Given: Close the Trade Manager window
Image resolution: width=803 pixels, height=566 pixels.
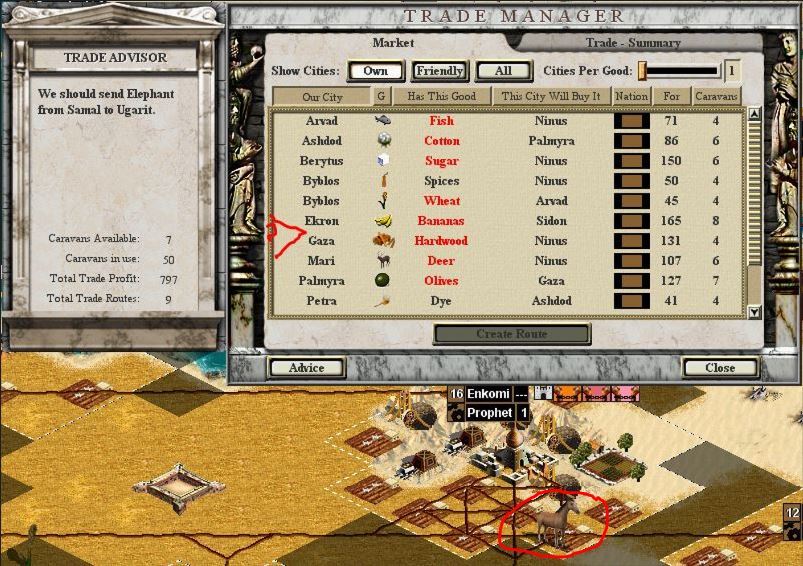Looking at the screenshot, I should coord(720,368).
